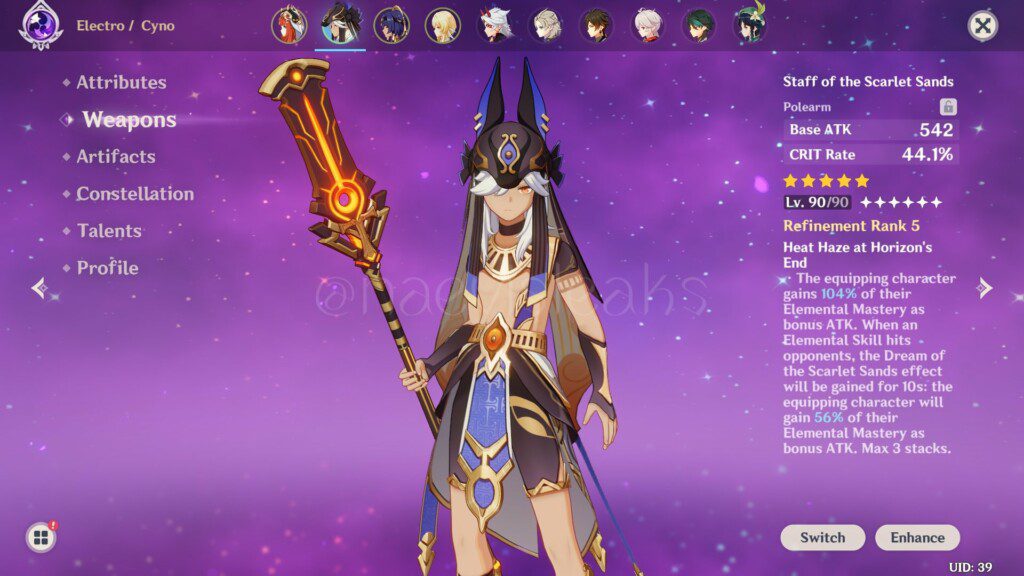
Task: Go to the next character with right arrow
Action: point(985,289)
